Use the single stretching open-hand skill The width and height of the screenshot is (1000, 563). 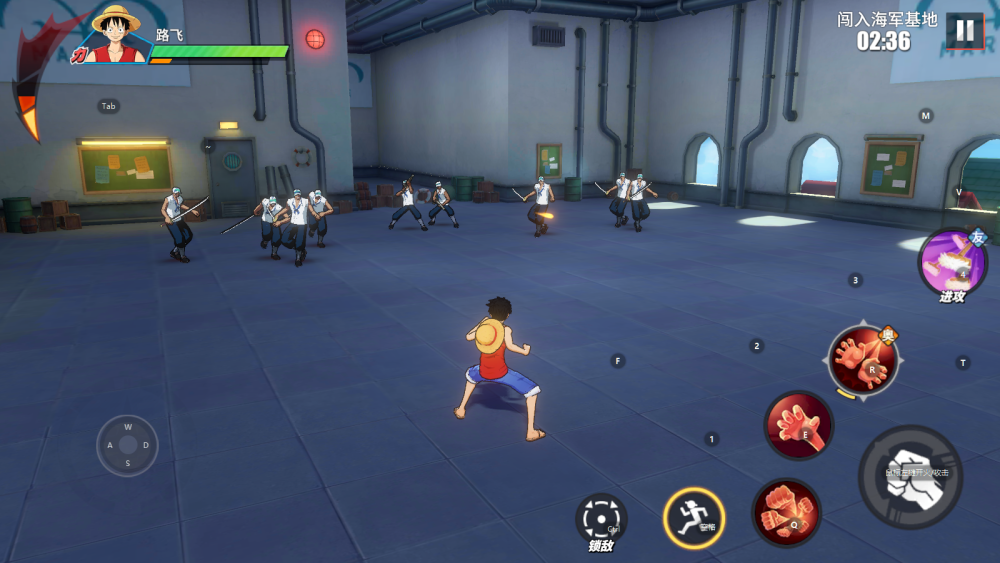[x=798, y=425]
